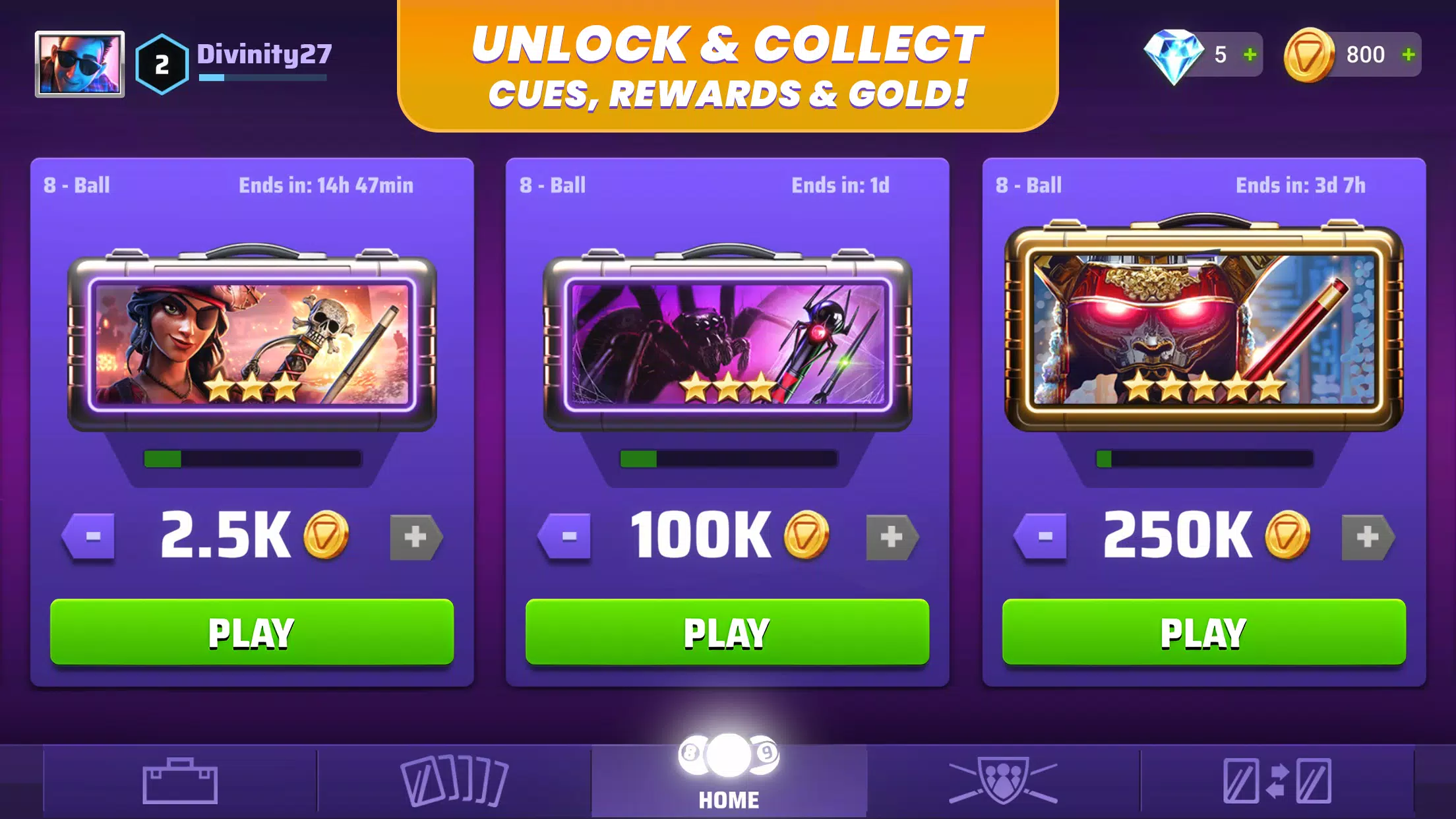Click the plus to buy more diamonds
1456x819 pixels.
click(1252, 55)
